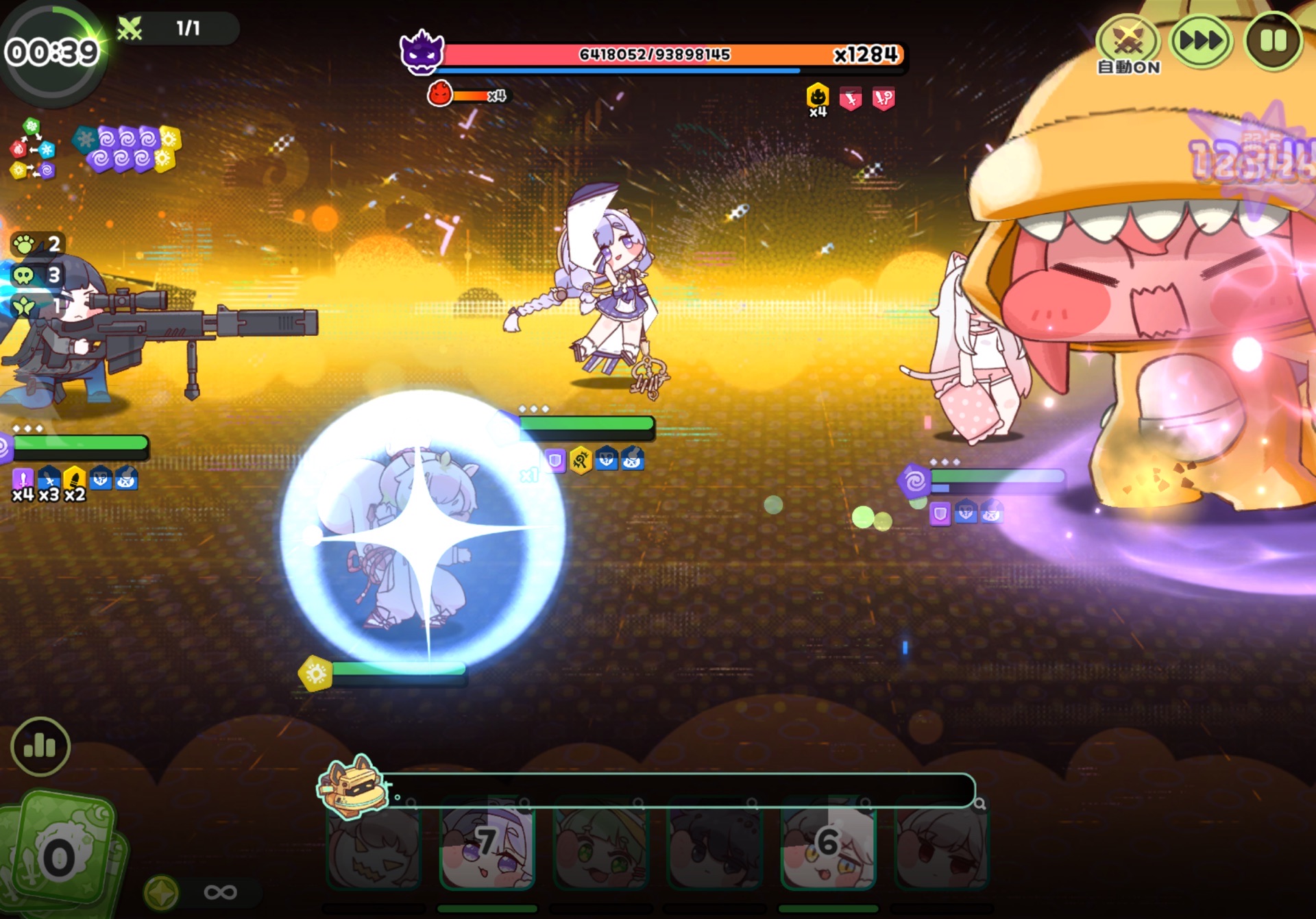Choose the purple-eyed character card showing 7
This screenshot has height=919, width=1316.
[x=487, y=846]
